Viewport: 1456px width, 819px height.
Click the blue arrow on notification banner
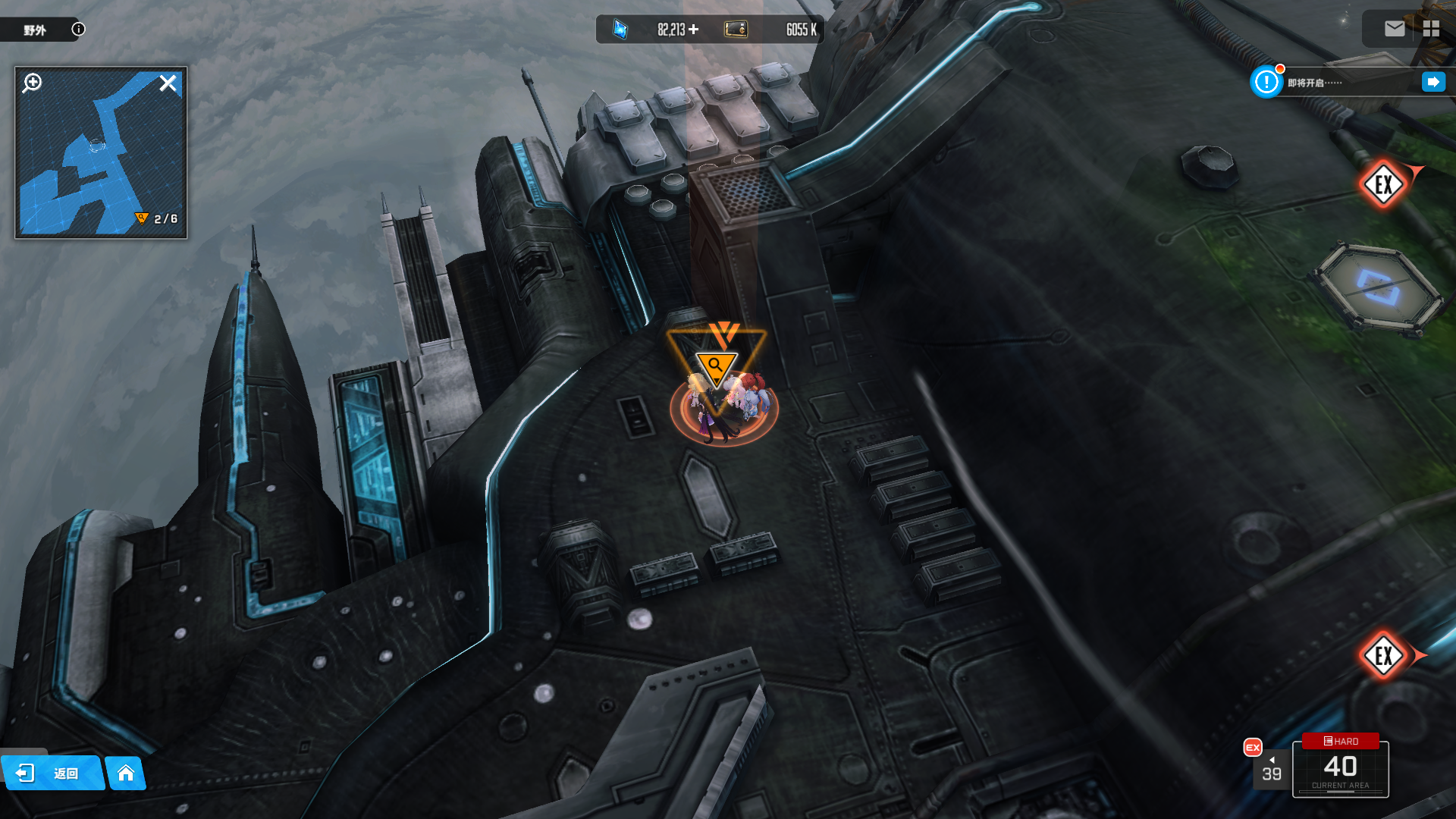coord(1432,82)
